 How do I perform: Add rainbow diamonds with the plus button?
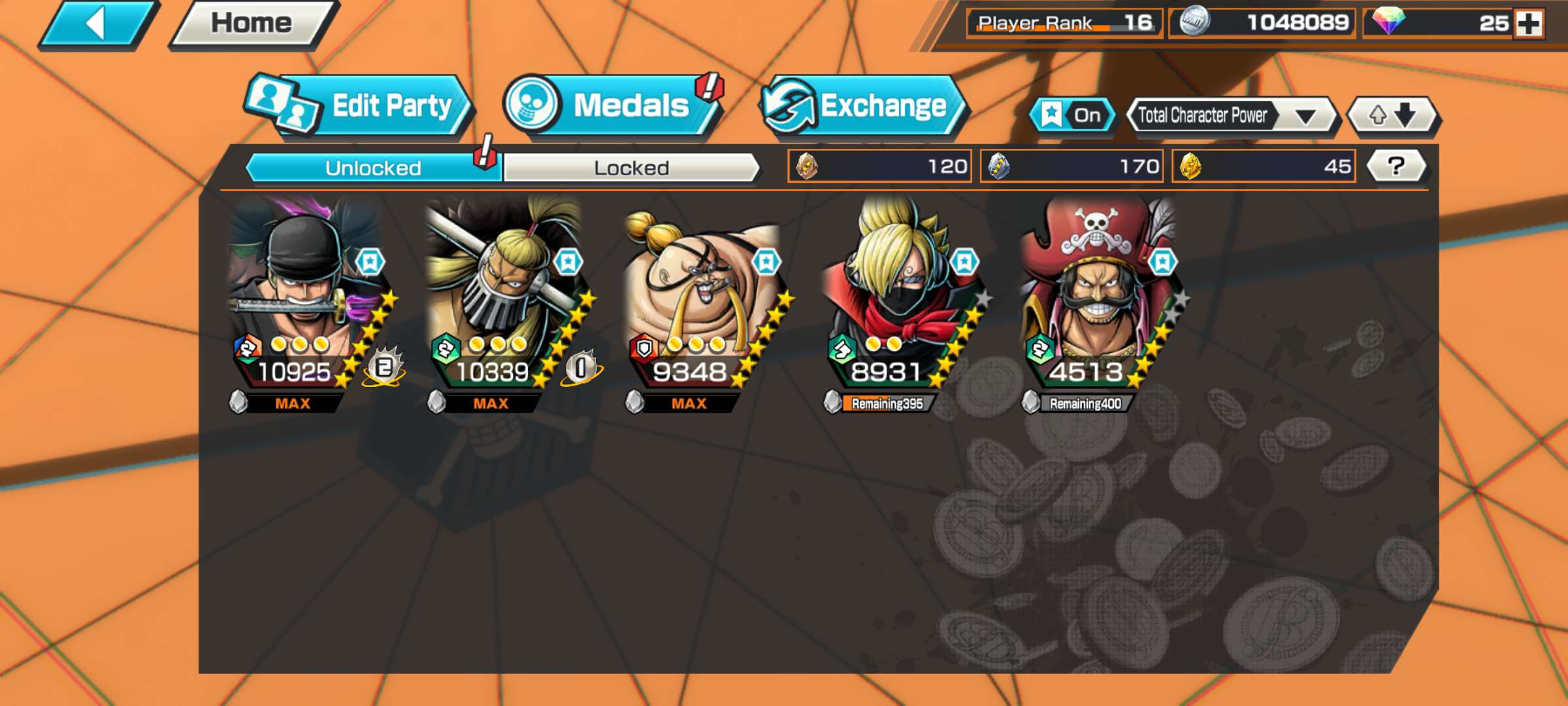[x=1529, y=24]
